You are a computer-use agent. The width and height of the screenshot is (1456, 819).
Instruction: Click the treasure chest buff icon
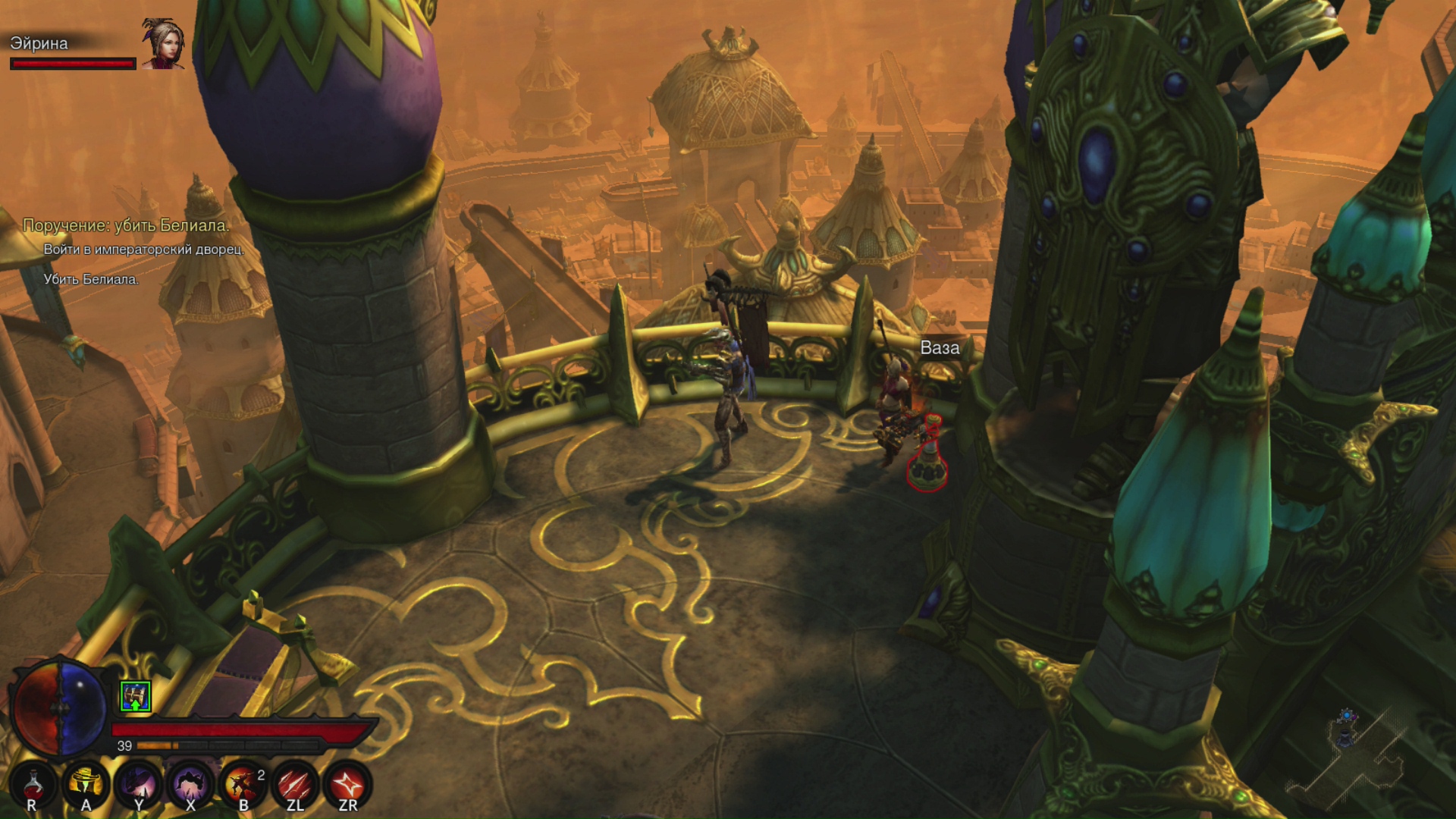[x=136, y=696]
